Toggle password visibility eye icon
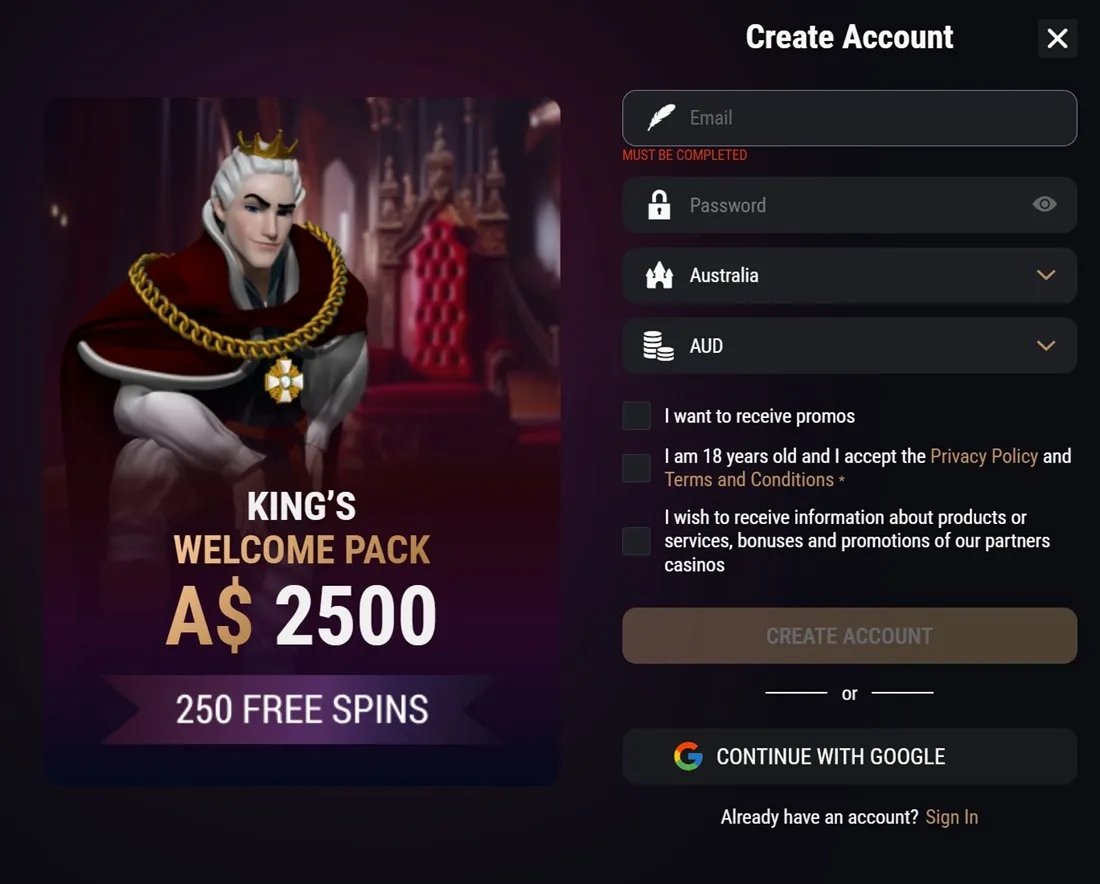Image resolution: width=1100 pixels, height=884 pixels. coord(1044,205)
